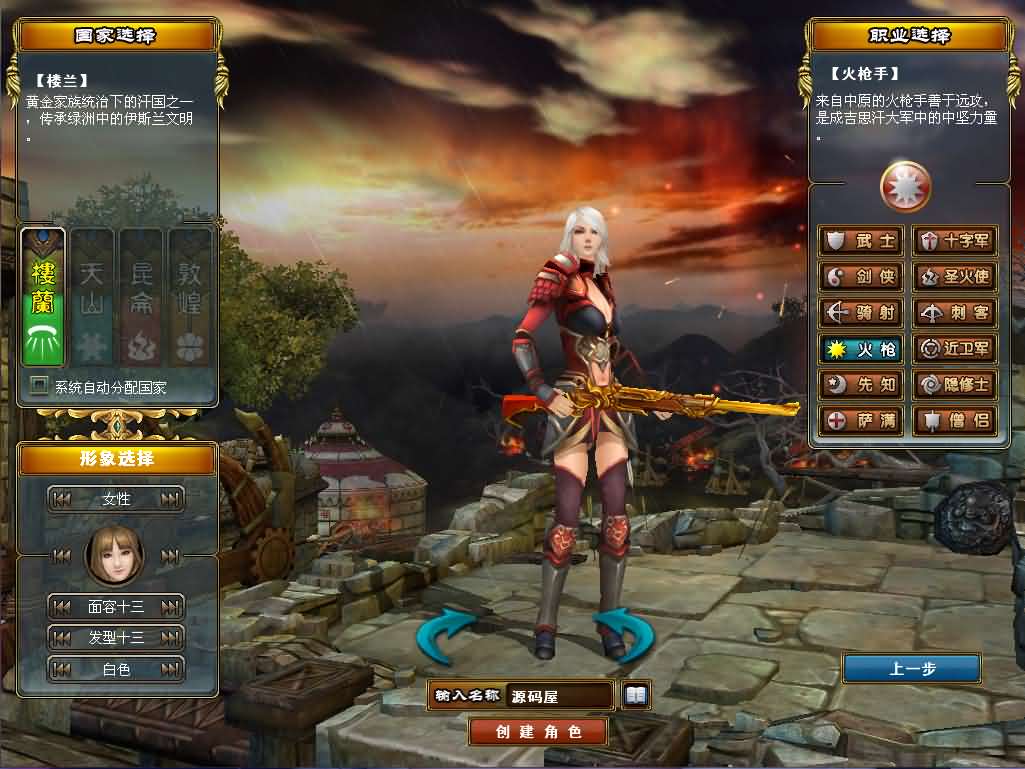This screenshot has width=1025, height=769.
Task: Go back with the 上一步 button
Action: tap(911, 668)
